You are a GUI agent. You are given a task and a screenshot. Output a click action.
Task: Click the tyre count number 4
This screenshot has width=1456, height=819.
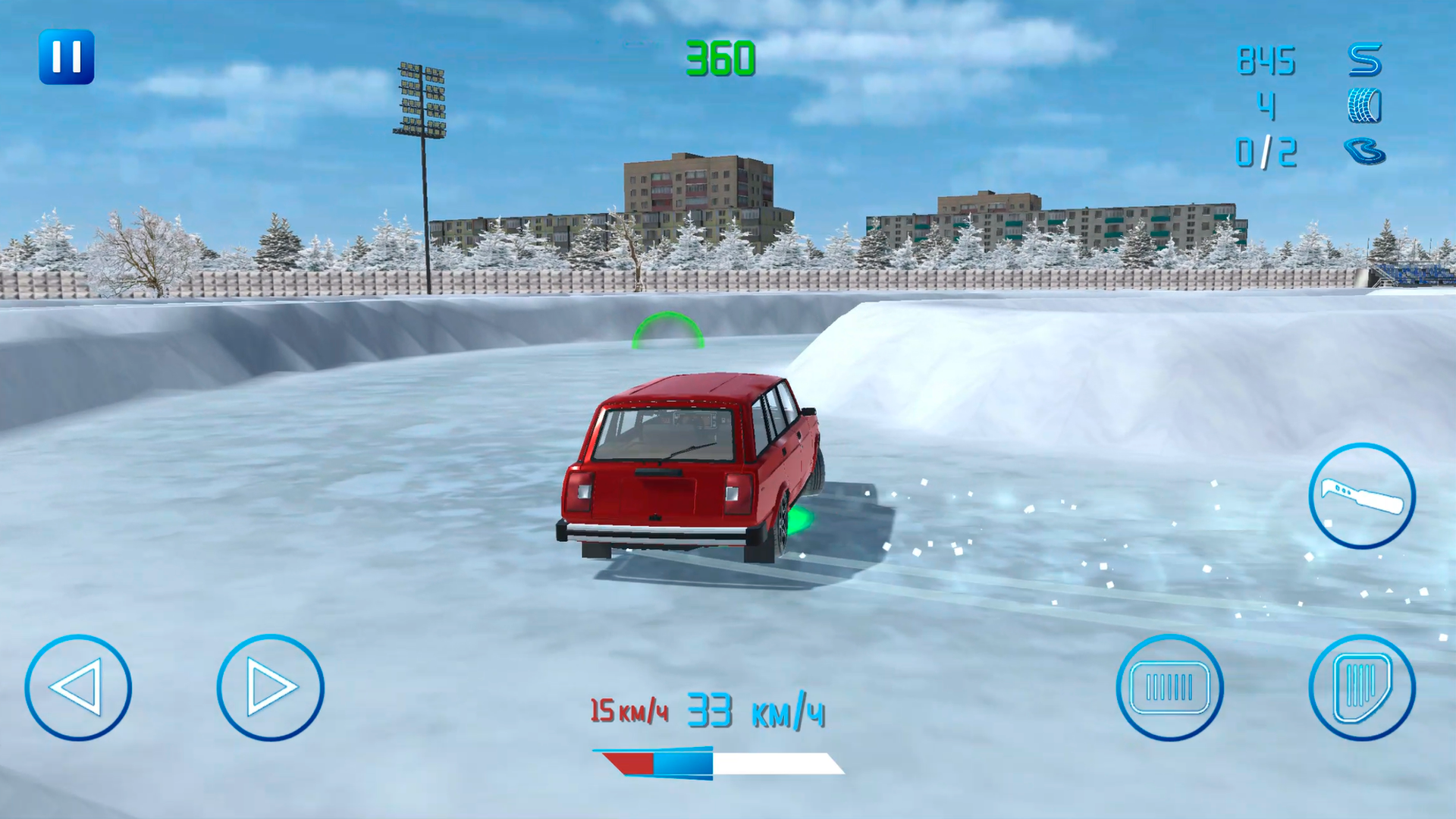tap(1268, 106)
